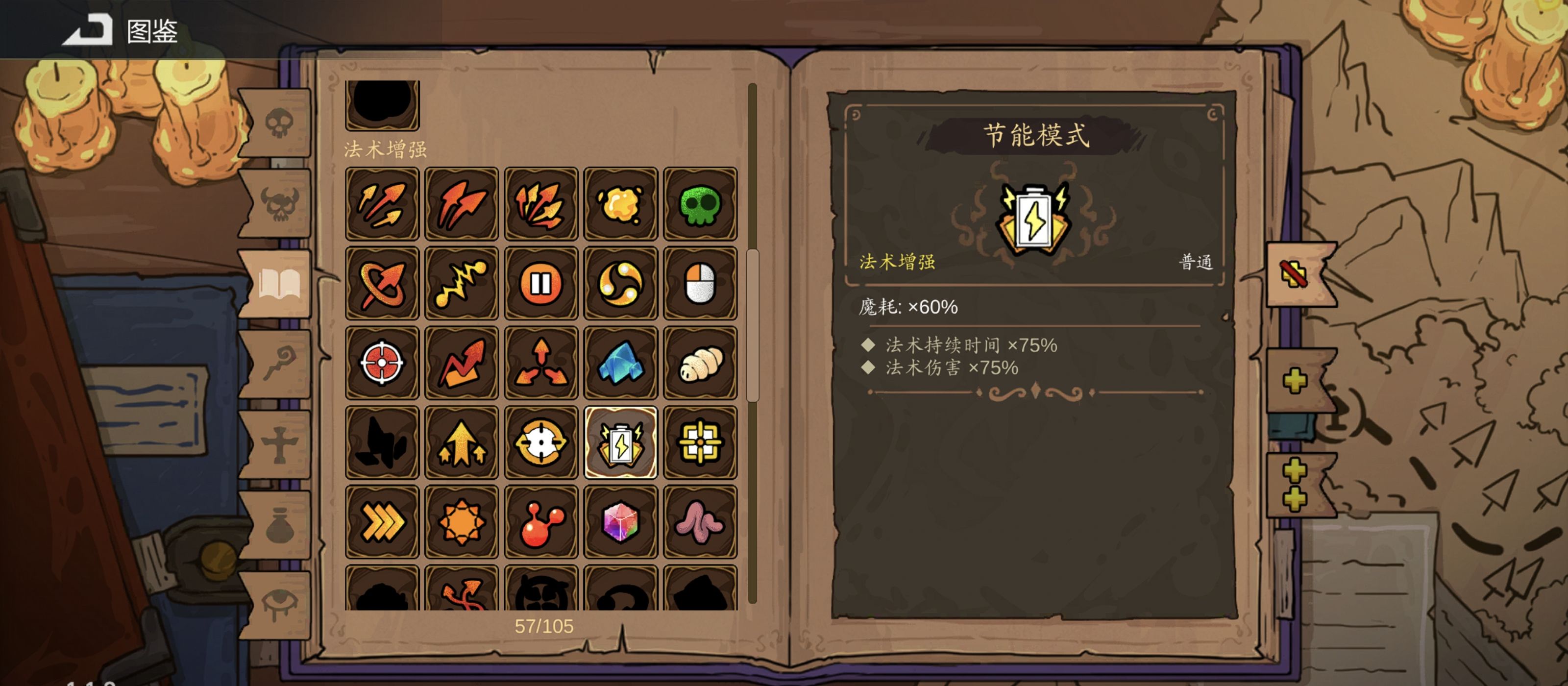Select the green poison skull spell icon
Viewport: 1568px width, 686px height.
click(701, 203)
